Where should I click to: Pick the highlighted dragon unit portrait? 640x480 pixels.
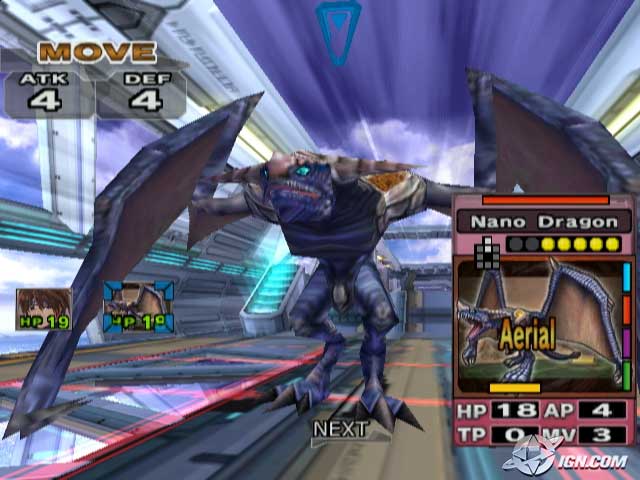(138, 306)
